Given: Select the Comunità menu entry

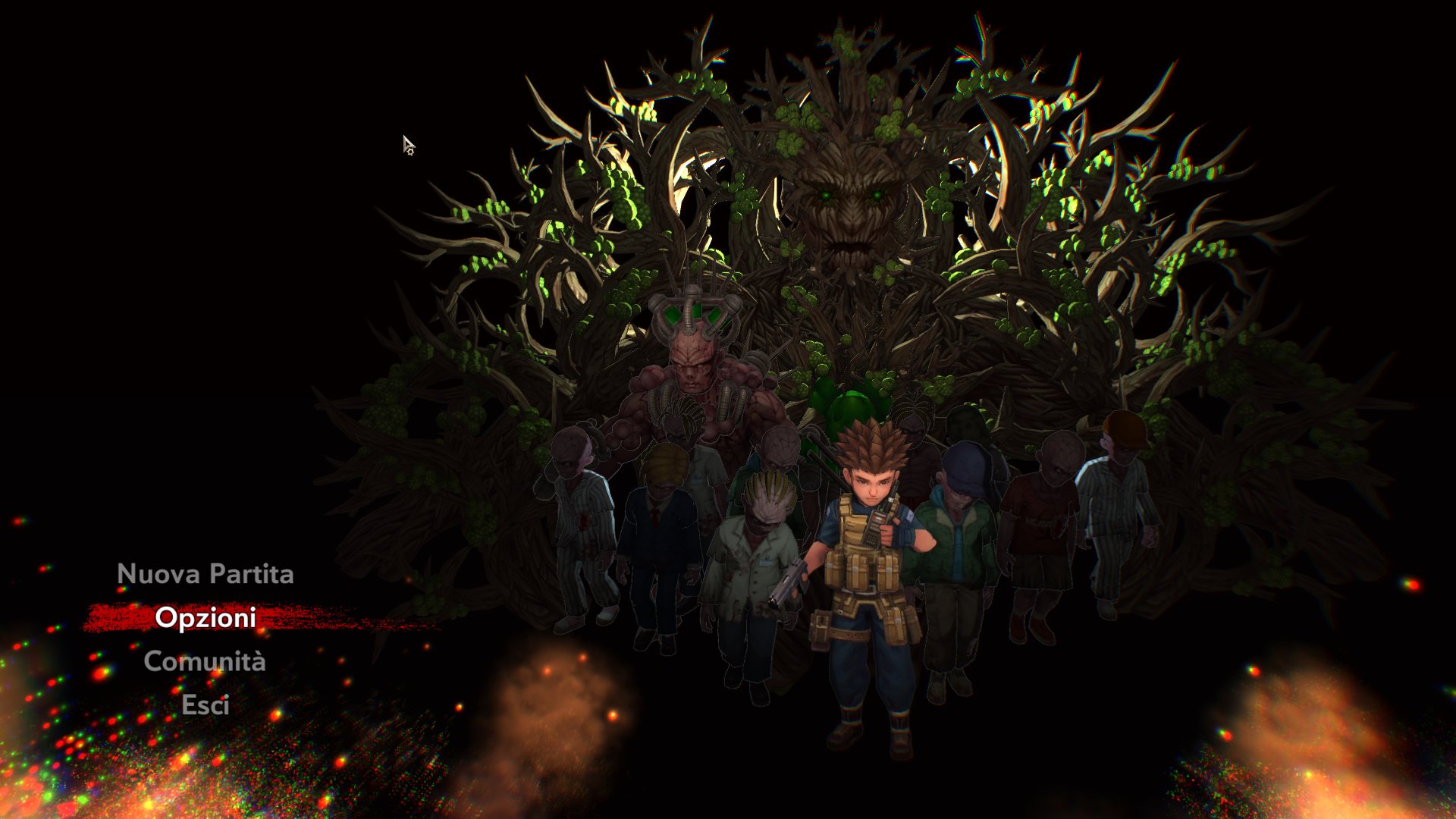Looking at the screenshot, I should 205,661.
